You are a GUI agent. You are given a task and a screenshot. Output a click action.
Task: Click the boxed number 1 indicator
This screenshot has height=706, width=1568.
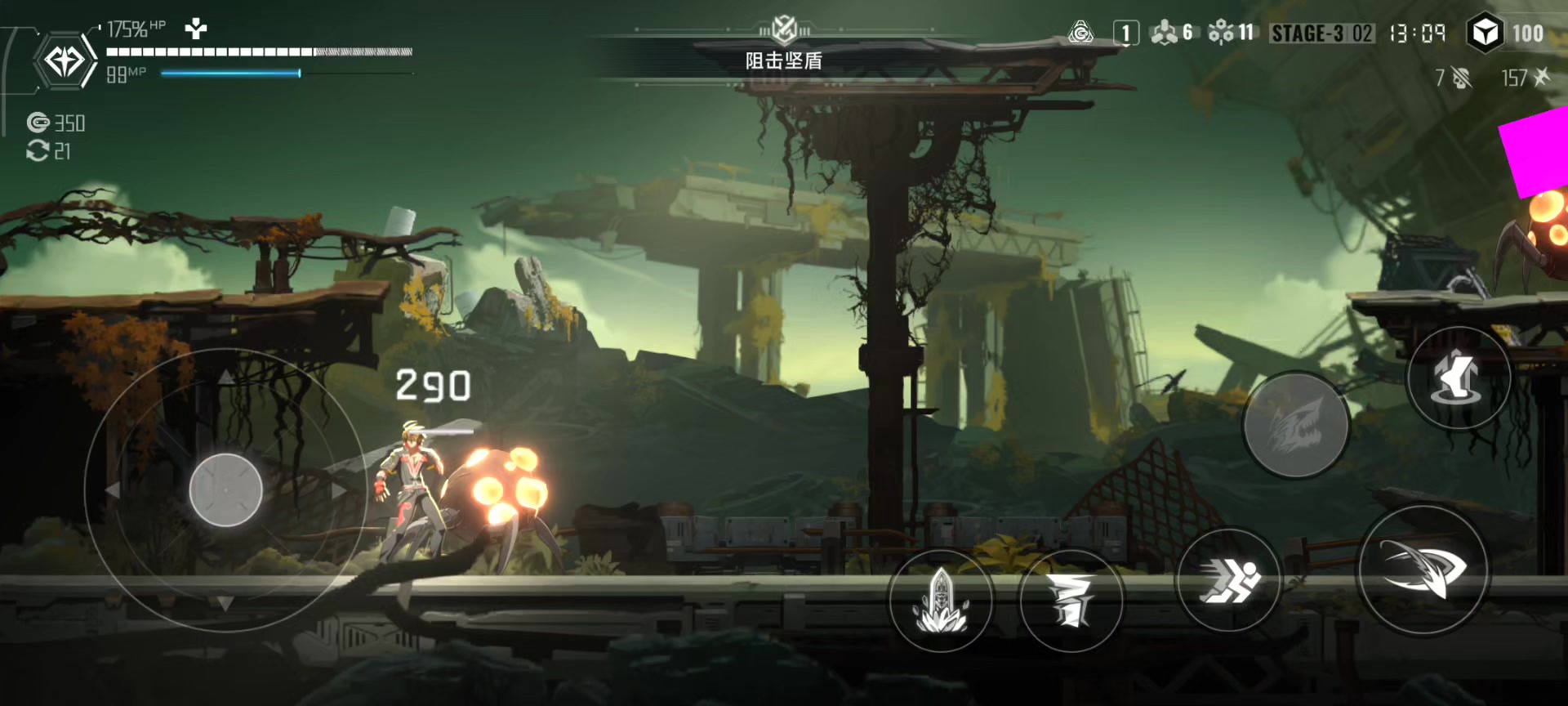click(x=1125, y=34)
